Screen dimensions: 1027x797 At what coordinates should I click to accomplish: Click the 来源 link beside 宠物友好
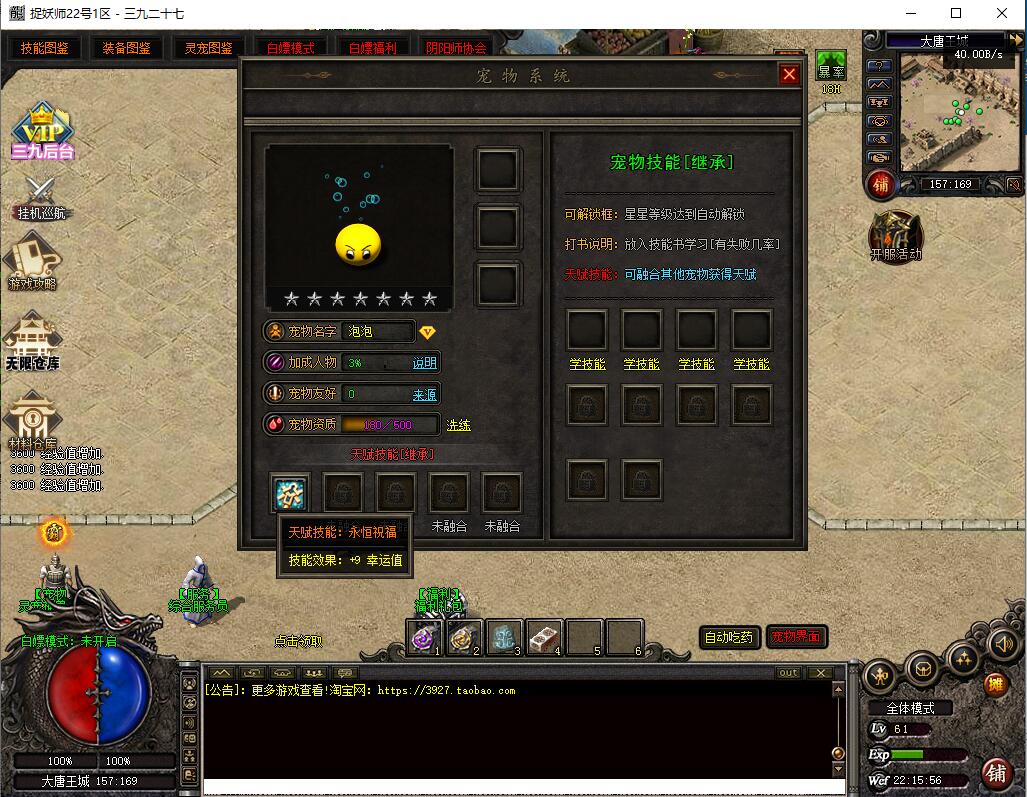tap(425, 395)
